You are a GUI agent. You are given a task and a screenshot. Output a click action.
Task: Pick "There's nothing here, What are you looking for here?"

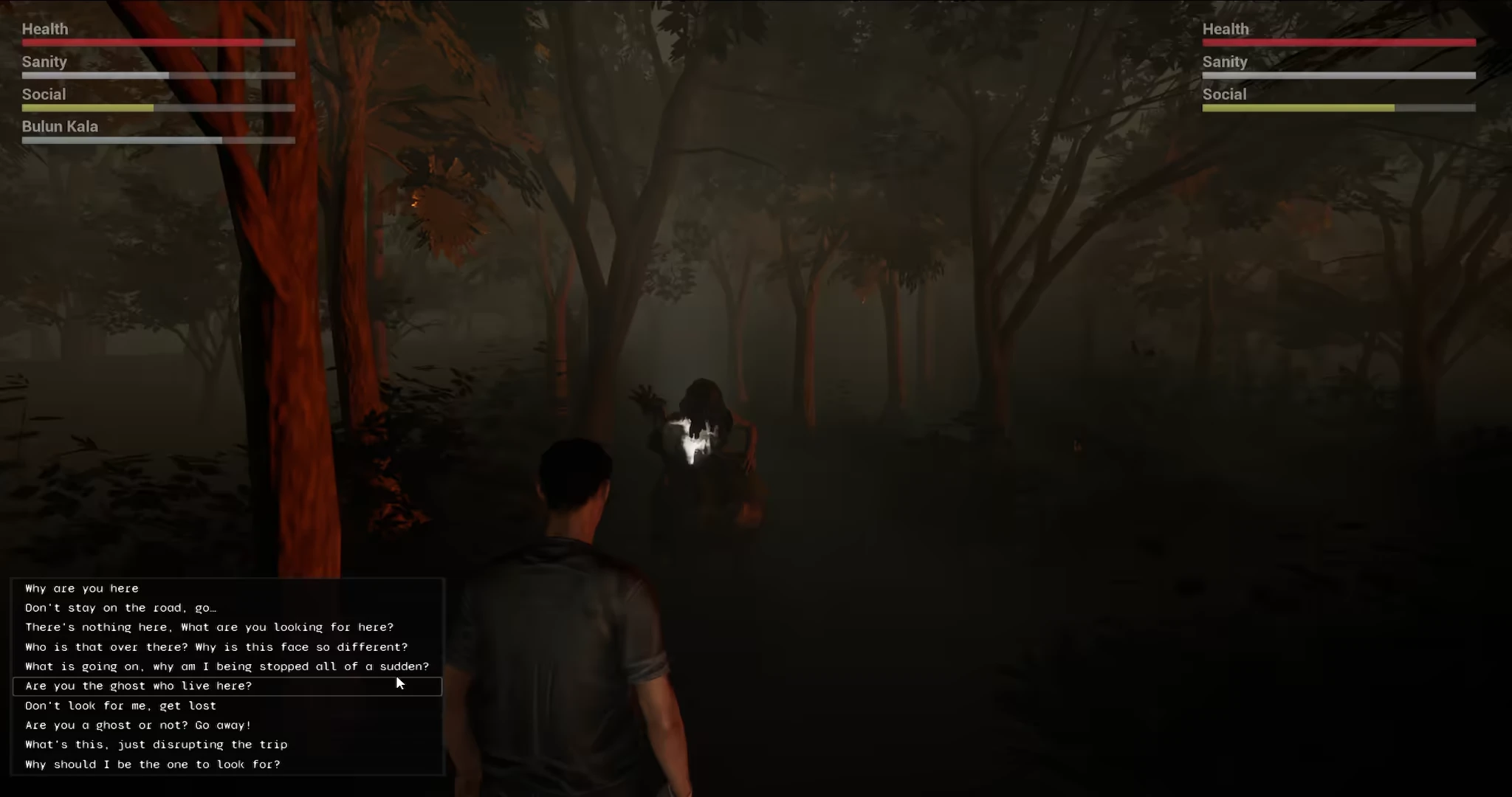(209, 627)
